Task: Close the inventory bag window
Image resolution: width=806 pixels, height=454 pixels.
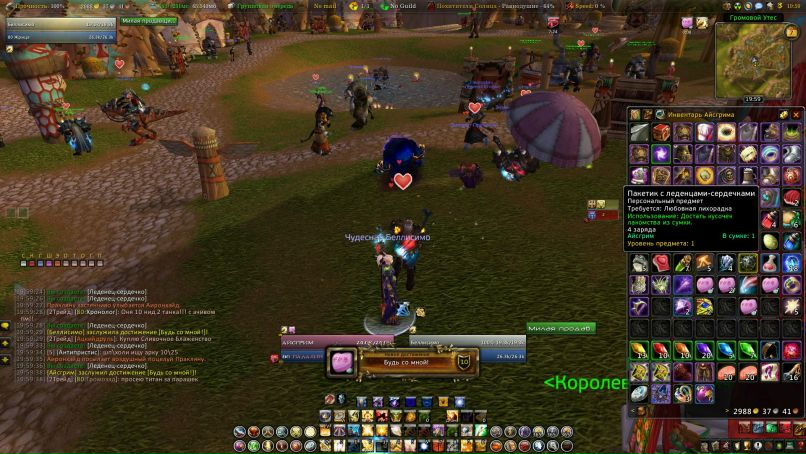Action: click(x=797, y=114)
